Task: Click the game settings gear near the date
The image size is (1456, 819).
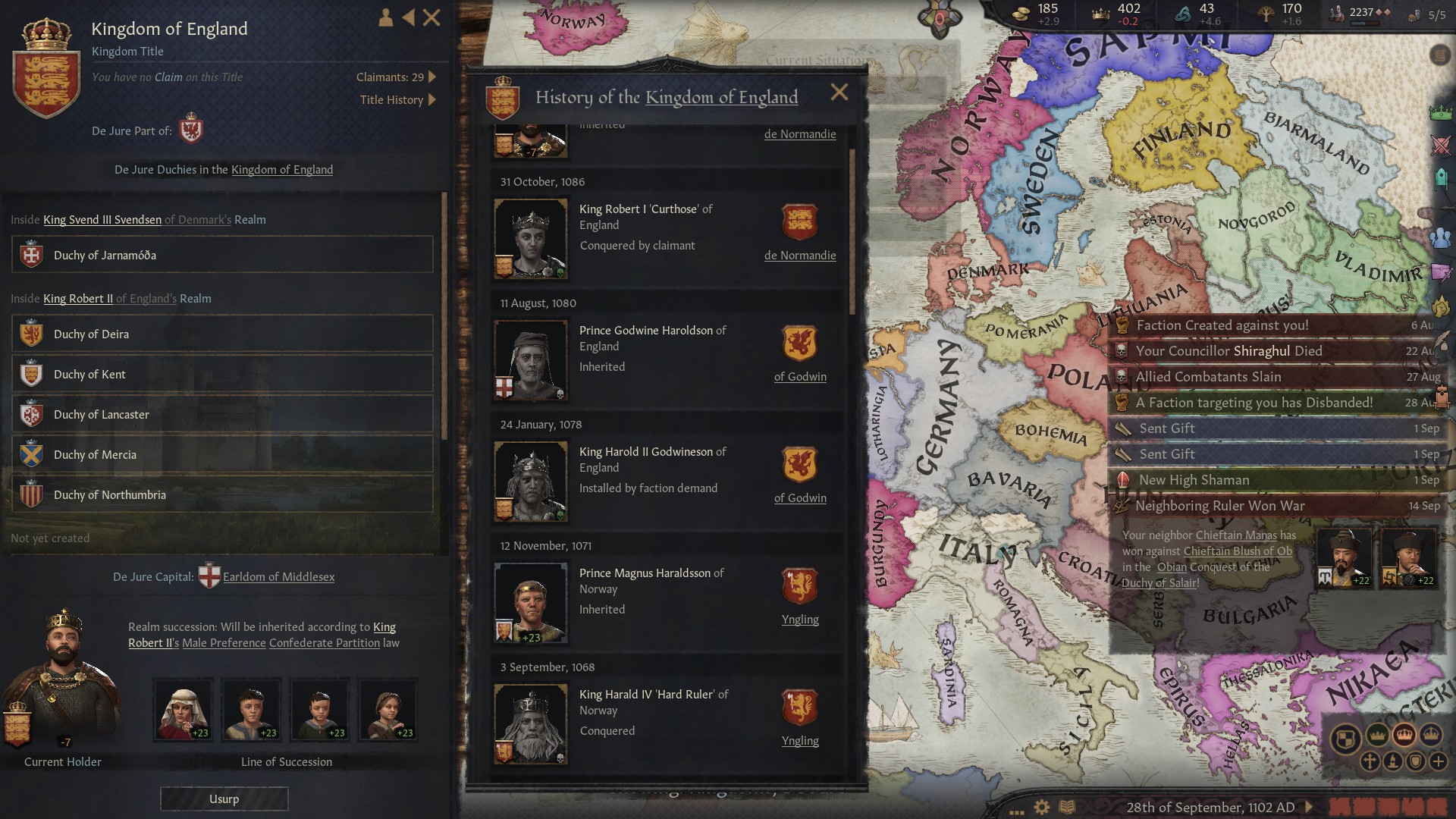Action: pyautogui.click(x=1040, y=806)
